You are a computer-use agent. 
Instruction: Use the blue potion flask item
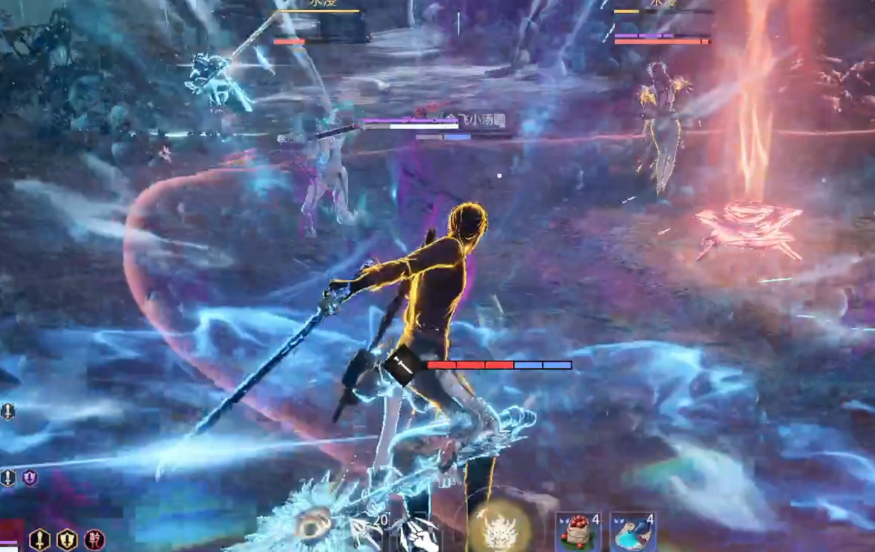(x=633, y=532)
